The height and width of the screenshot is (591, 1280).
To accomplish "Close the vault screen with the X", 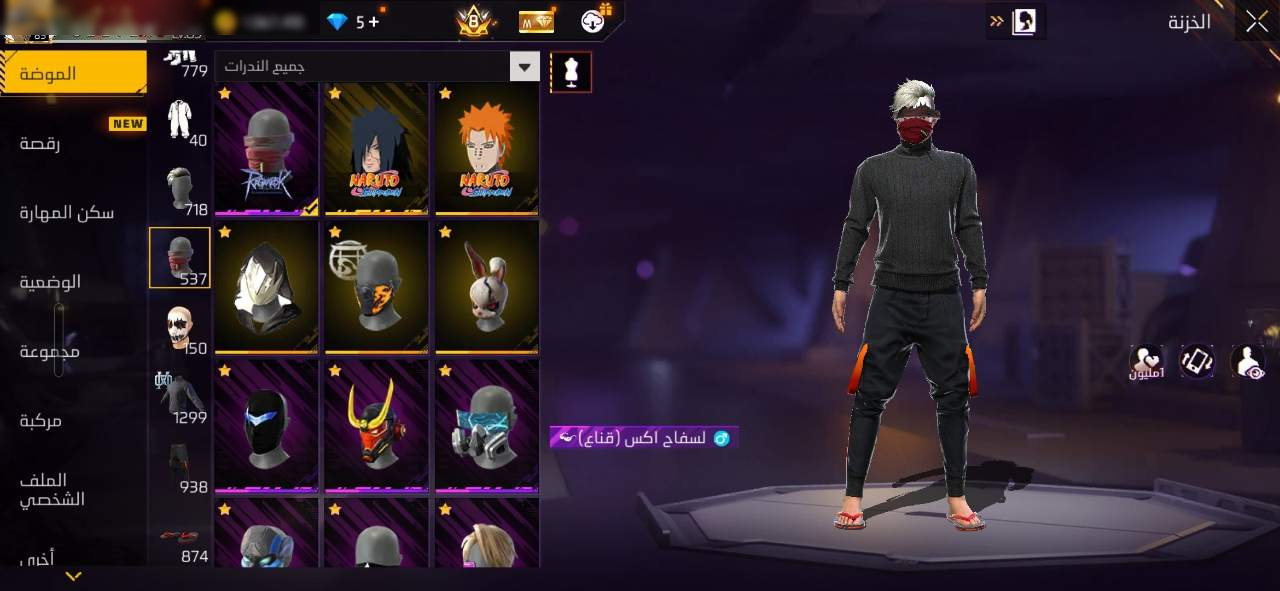I will pos(1256,21).
